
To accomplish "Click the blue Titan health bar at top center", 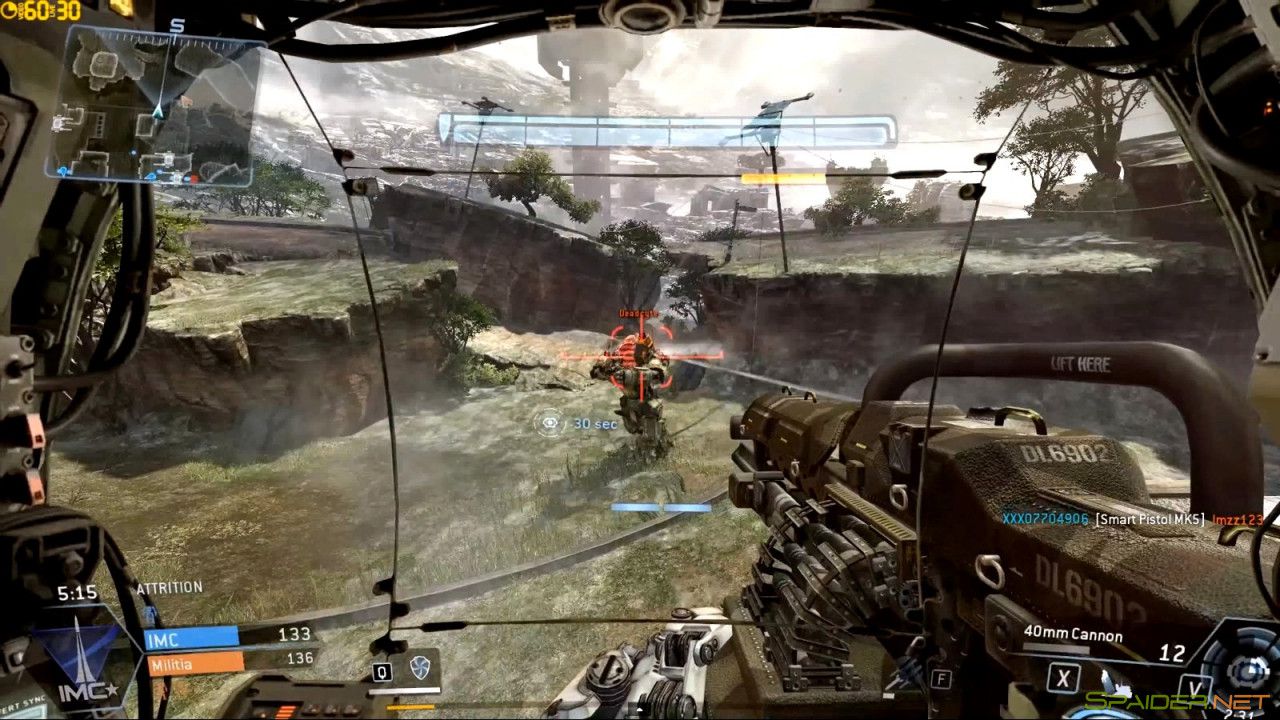I will point(663,127).
